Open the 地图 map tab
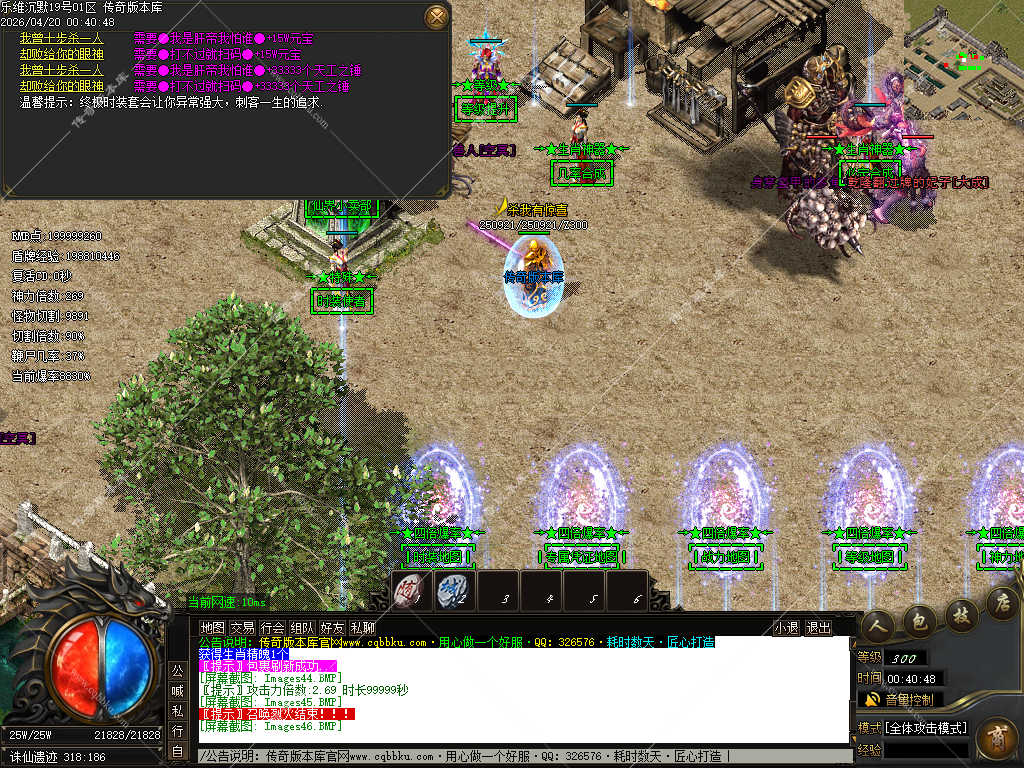Viewport: 1024px width, 768px height. click(212, 628)
